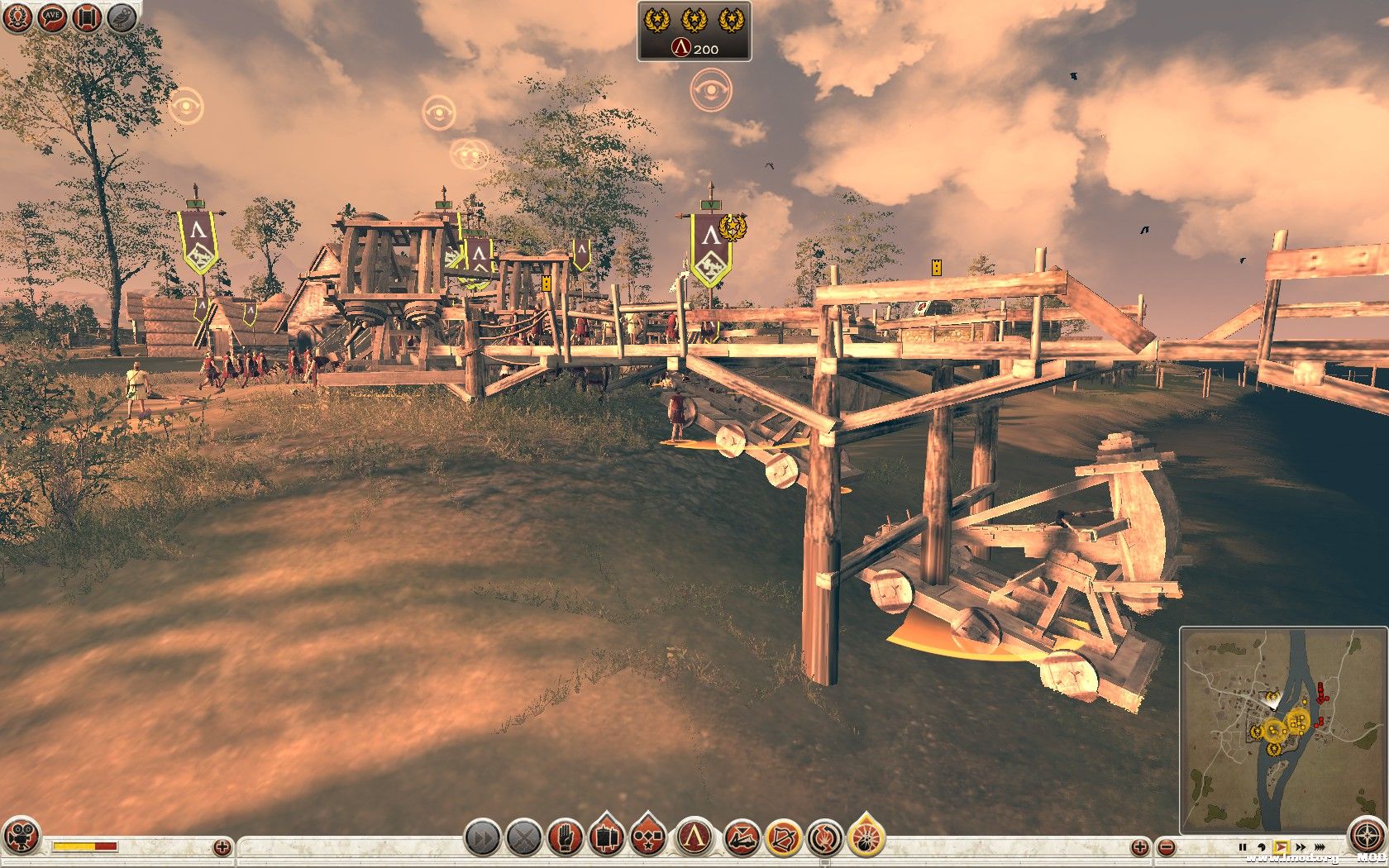Screen dimensions: 1389x868
Task: Open the laurel wreath menu button
Action: click(x=17, y=18)
